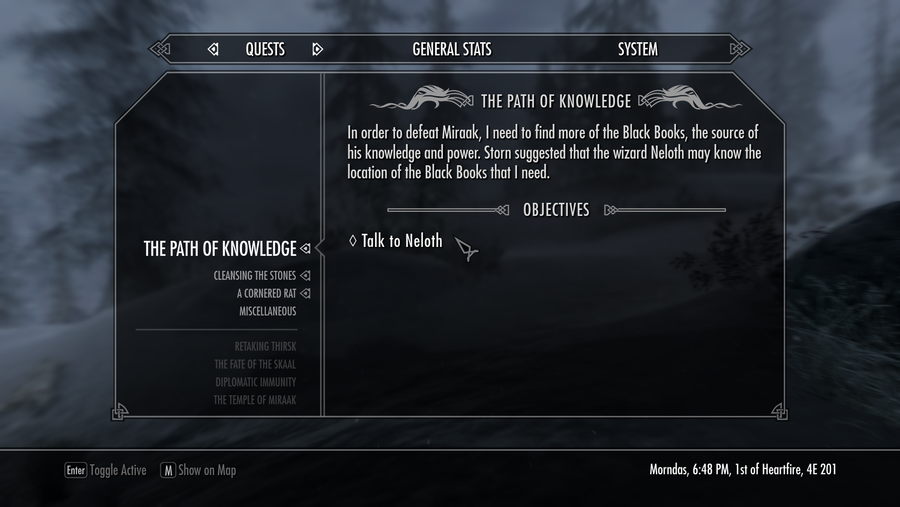Show The Fate of the Skaal quest

[x=256, y=365]
